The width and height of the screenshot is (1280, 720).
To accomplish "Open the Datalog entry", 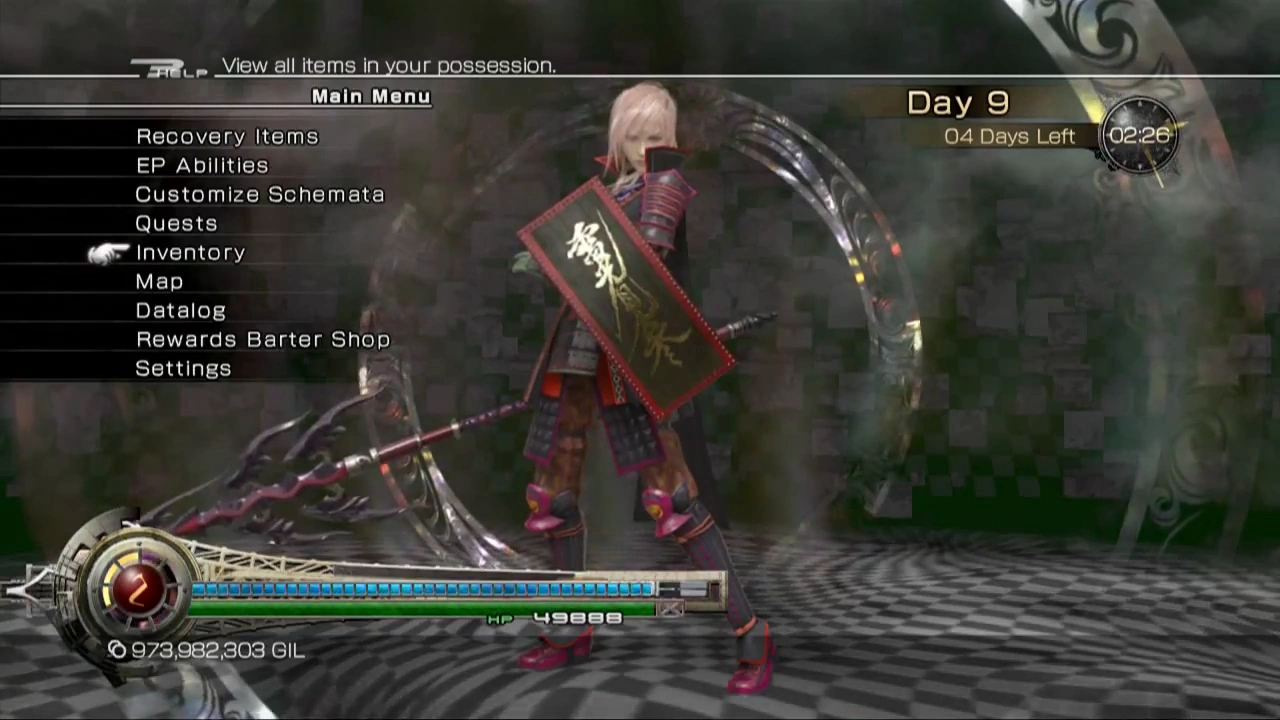I will point(180,310).
